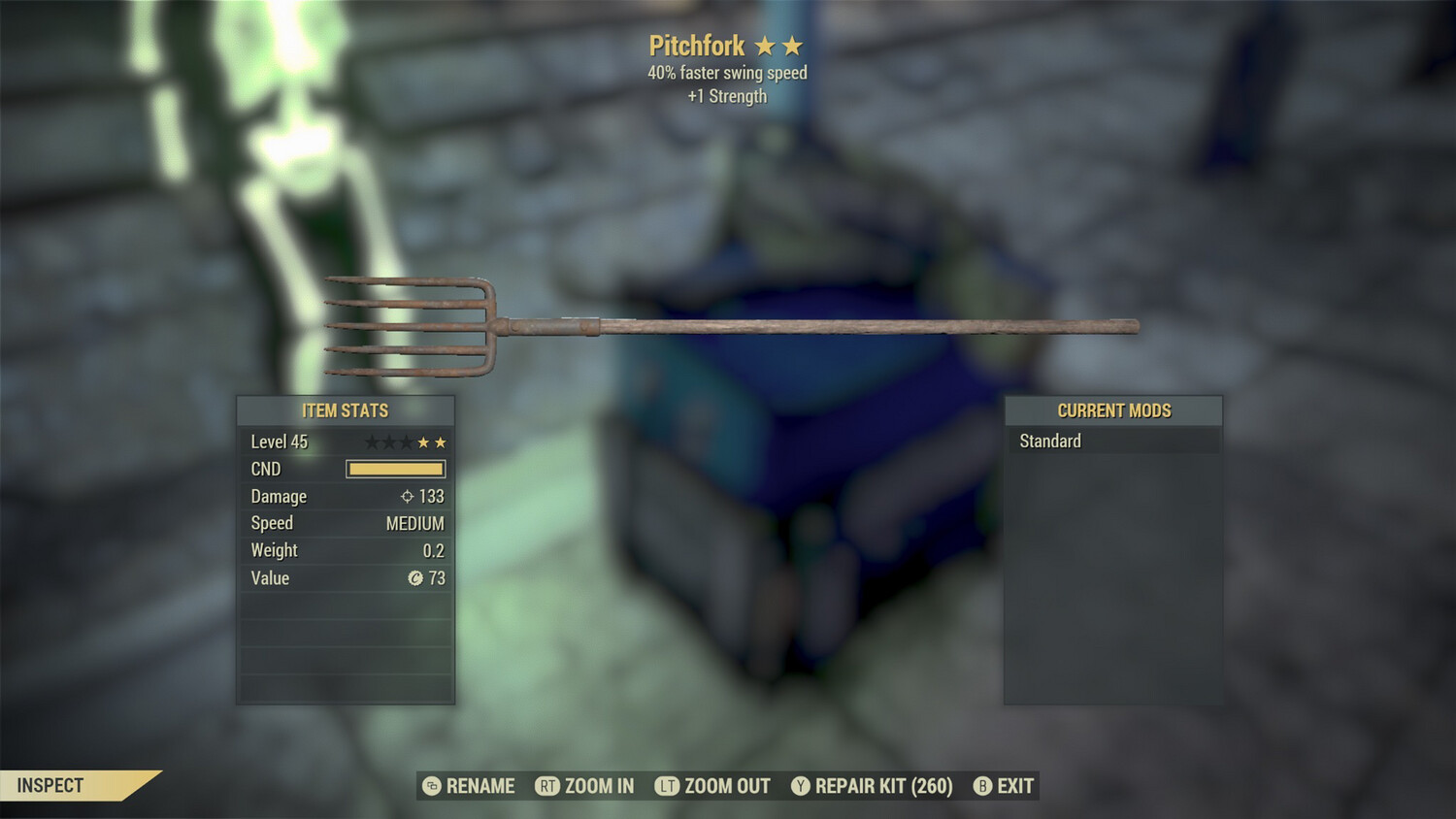Select the Zoom Out option
The height and width of the screenshot is (819, 1456).
coord(713,786)
